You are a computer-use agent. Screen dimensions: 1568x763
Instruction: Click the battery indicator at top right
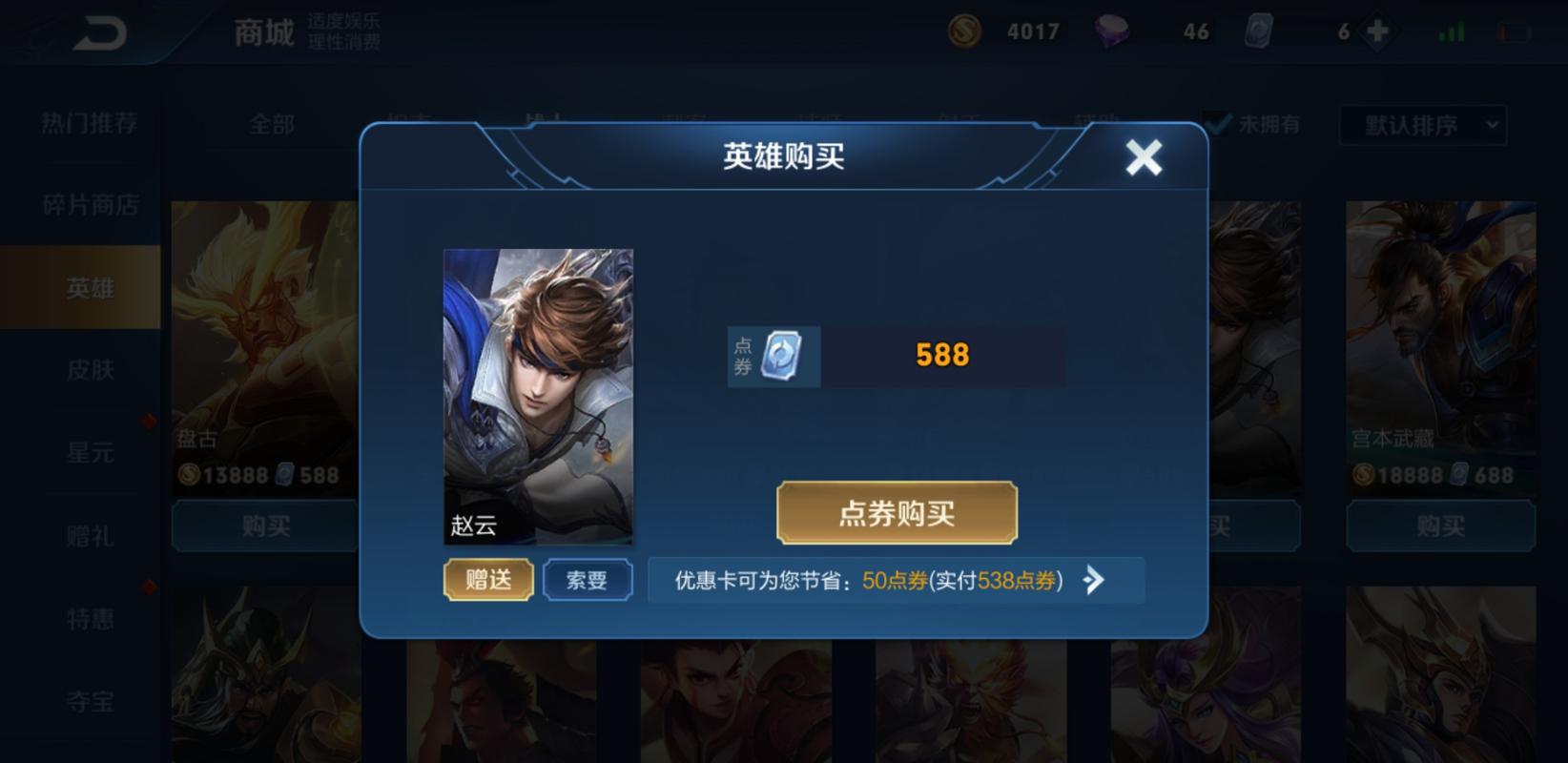pyautogui.click(x=1510, y=31)
